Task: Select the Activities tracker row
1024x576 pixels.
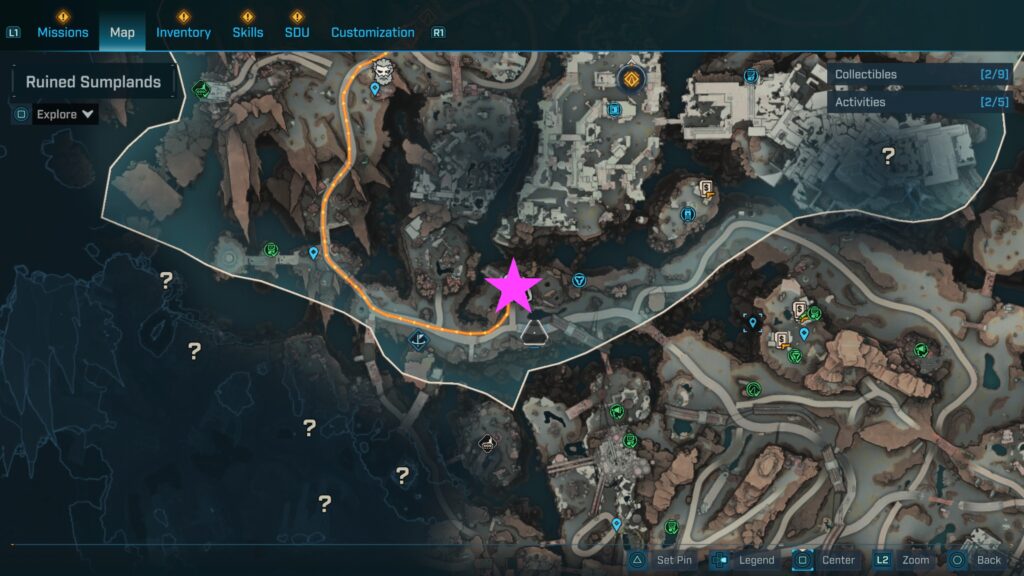Action: click(x=918, y=102)
